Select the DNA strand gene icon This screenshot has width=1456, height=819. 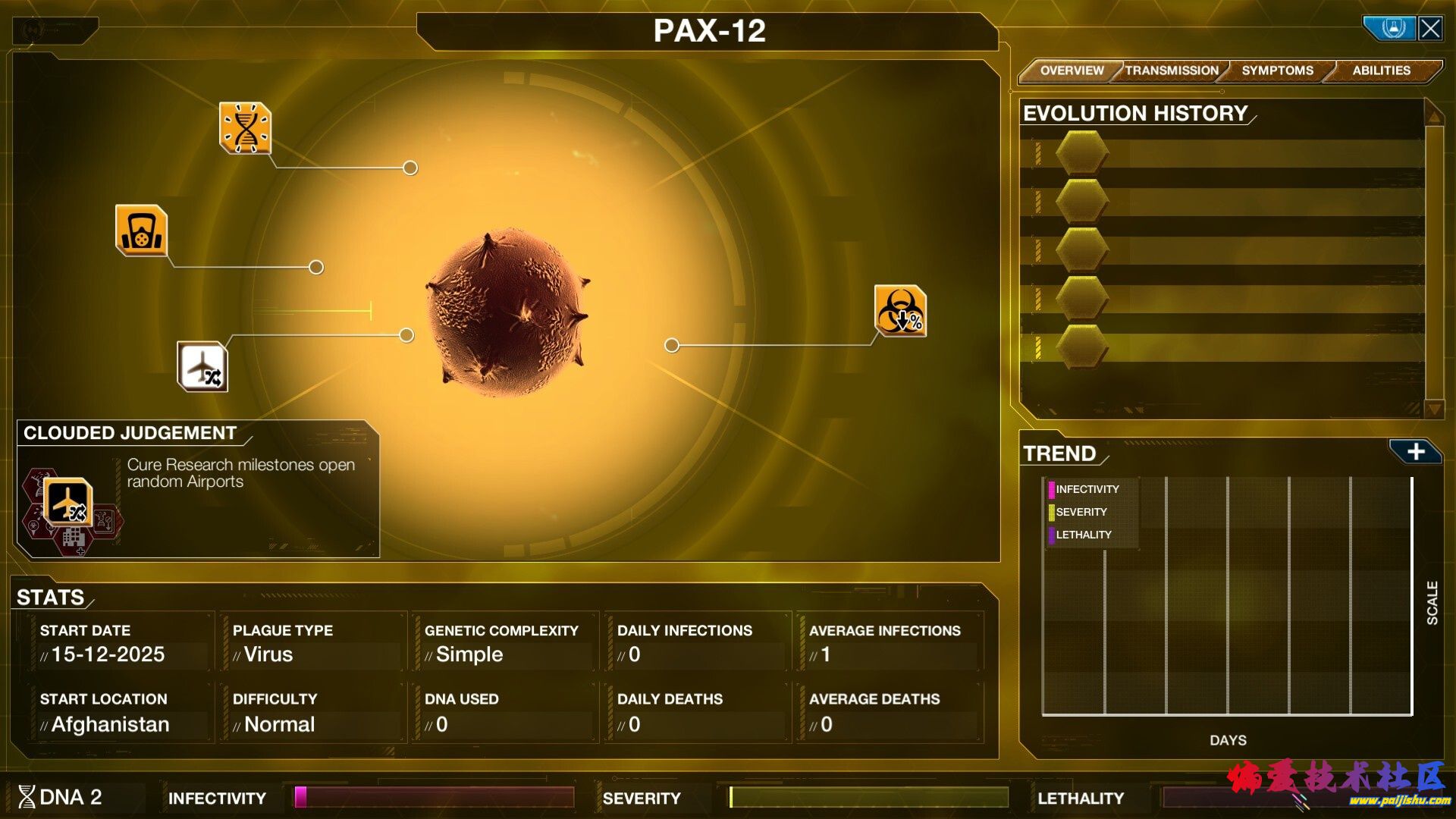[x=245, y=128]
